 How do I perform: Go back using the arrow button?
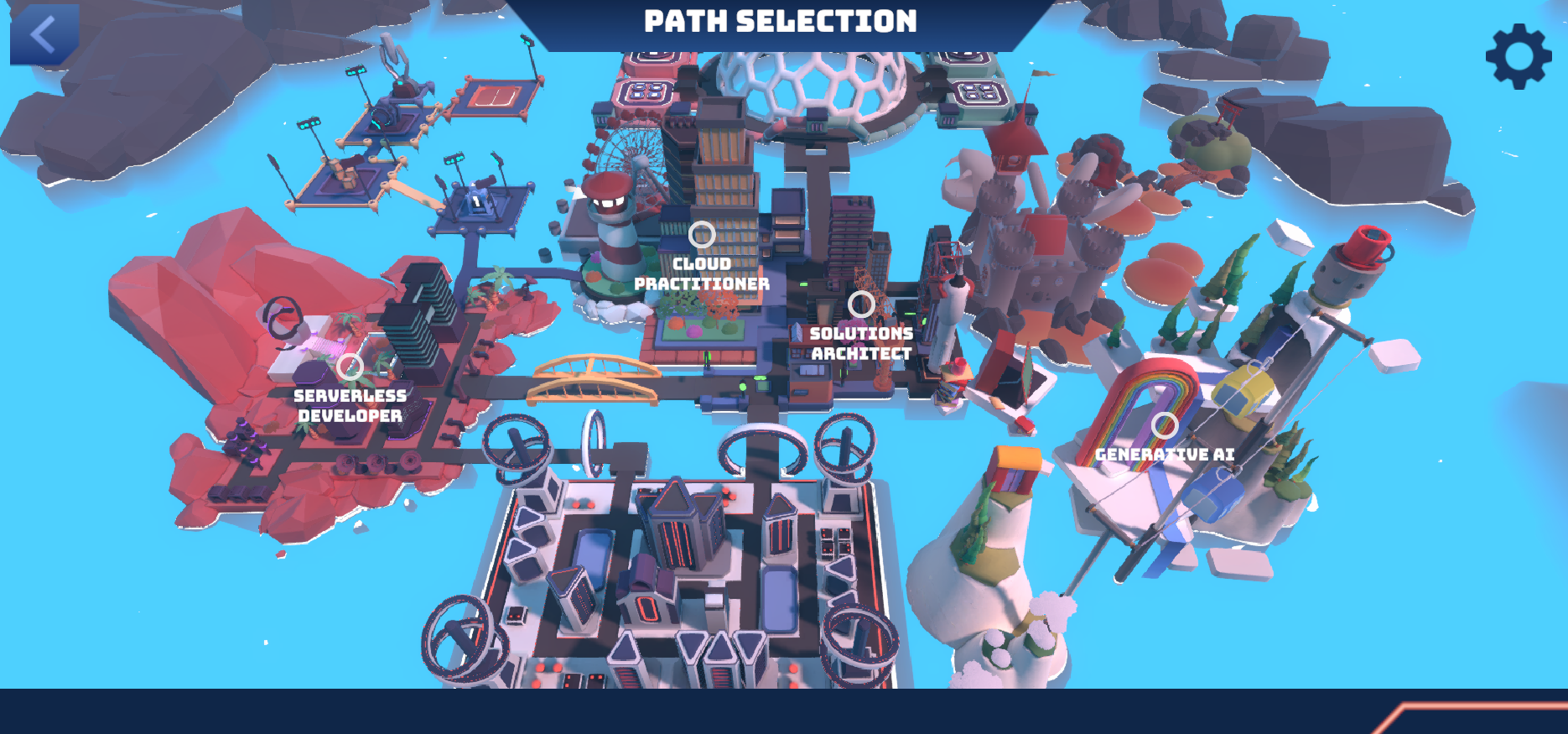(x=44, y=35)
